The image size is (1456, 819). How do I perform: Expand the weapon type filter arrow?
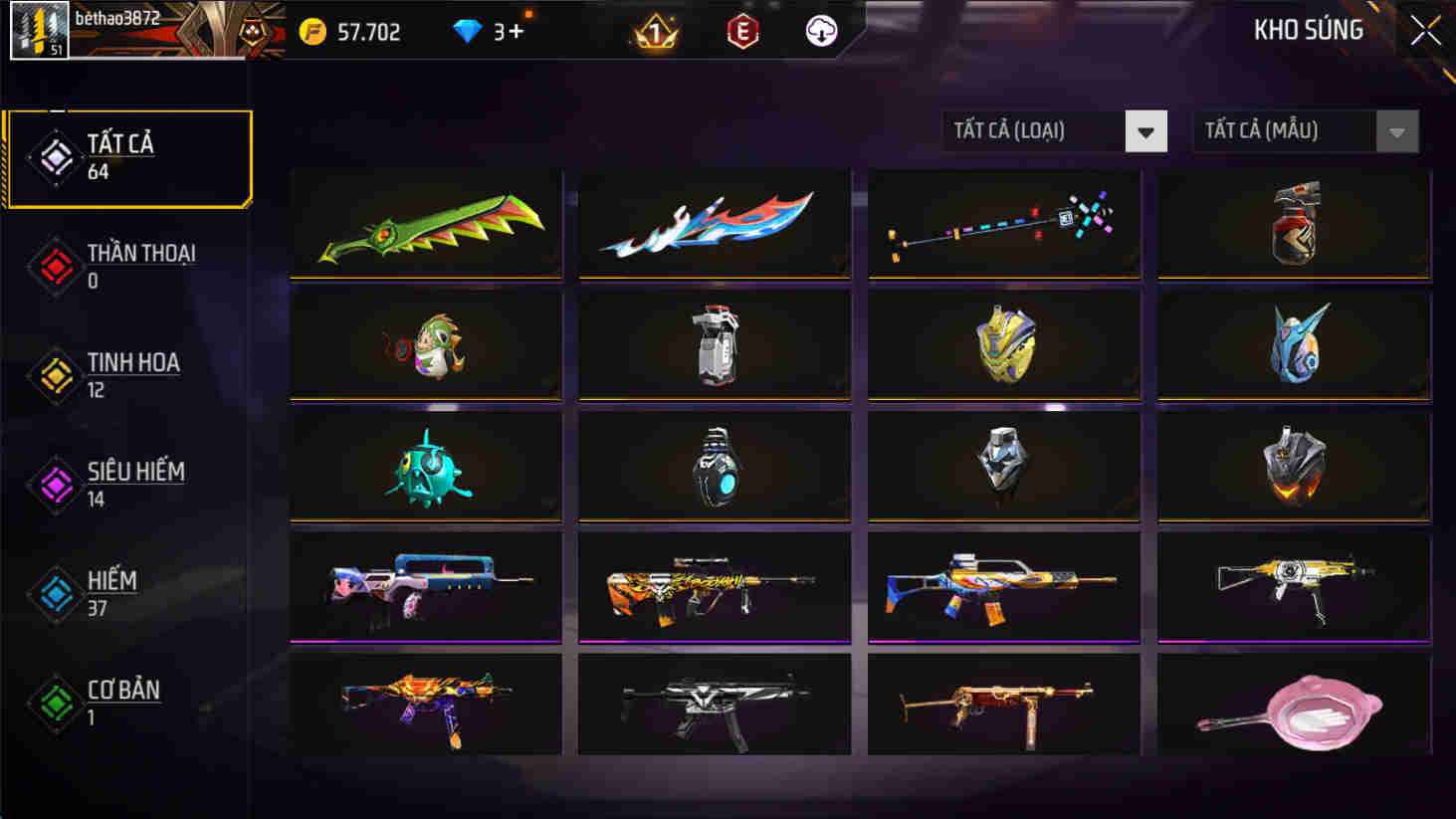tap(1147, 130)
